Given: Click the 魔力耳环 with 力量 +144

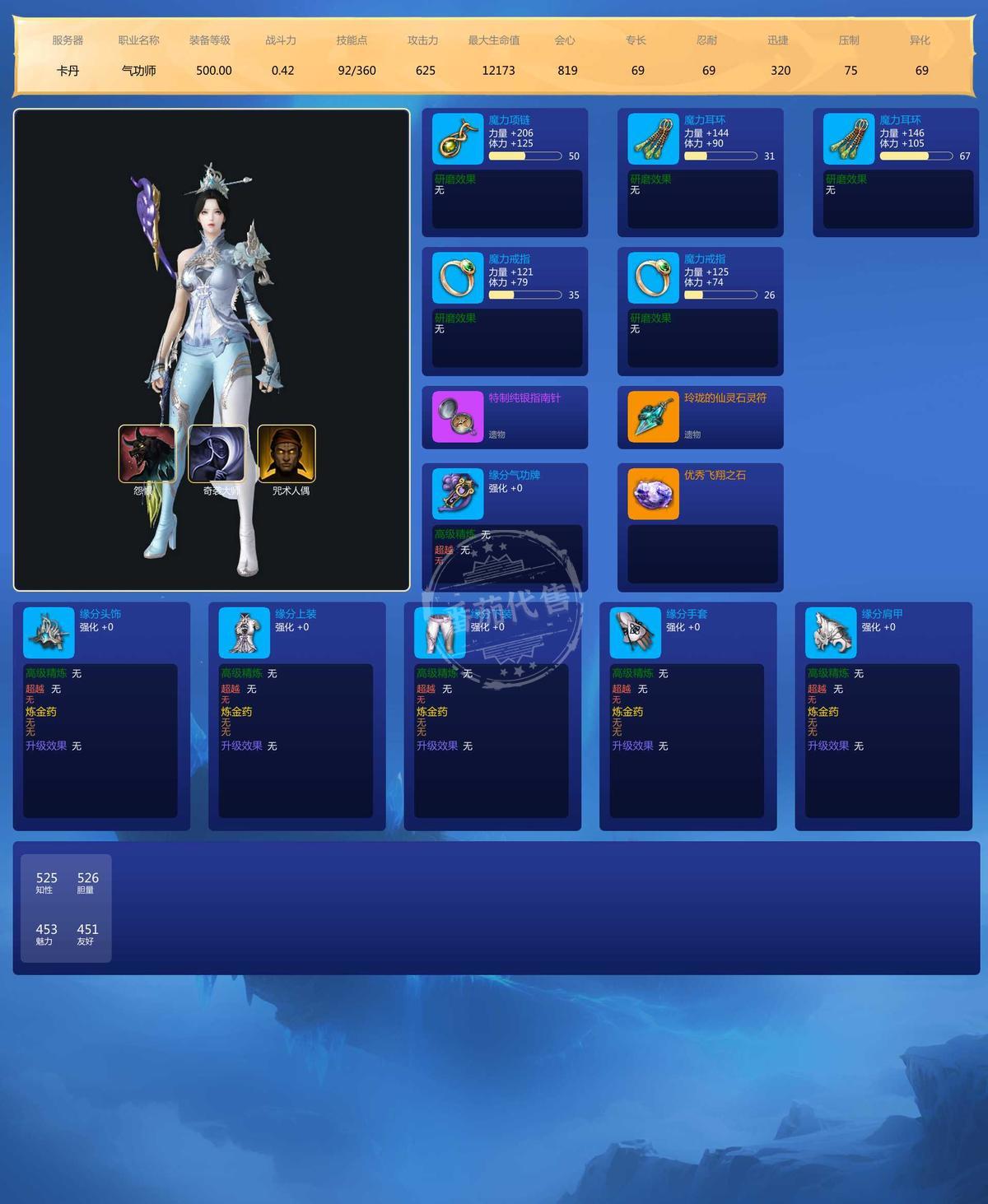Looking at the screenshot, I should click(653, 139).
